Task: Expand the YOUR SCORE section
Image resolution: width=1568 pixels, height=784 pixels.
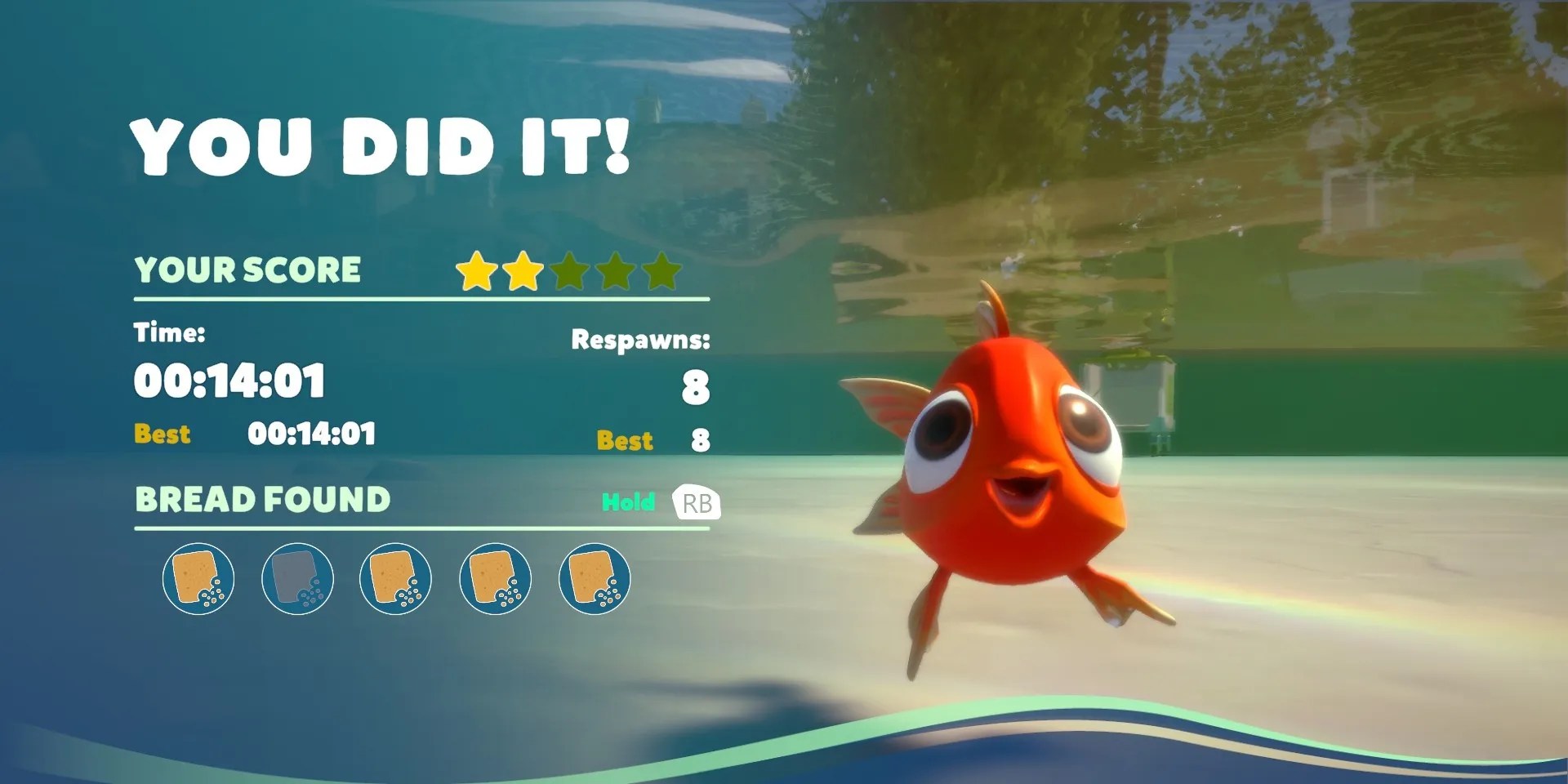Action: tap(249, 269)
